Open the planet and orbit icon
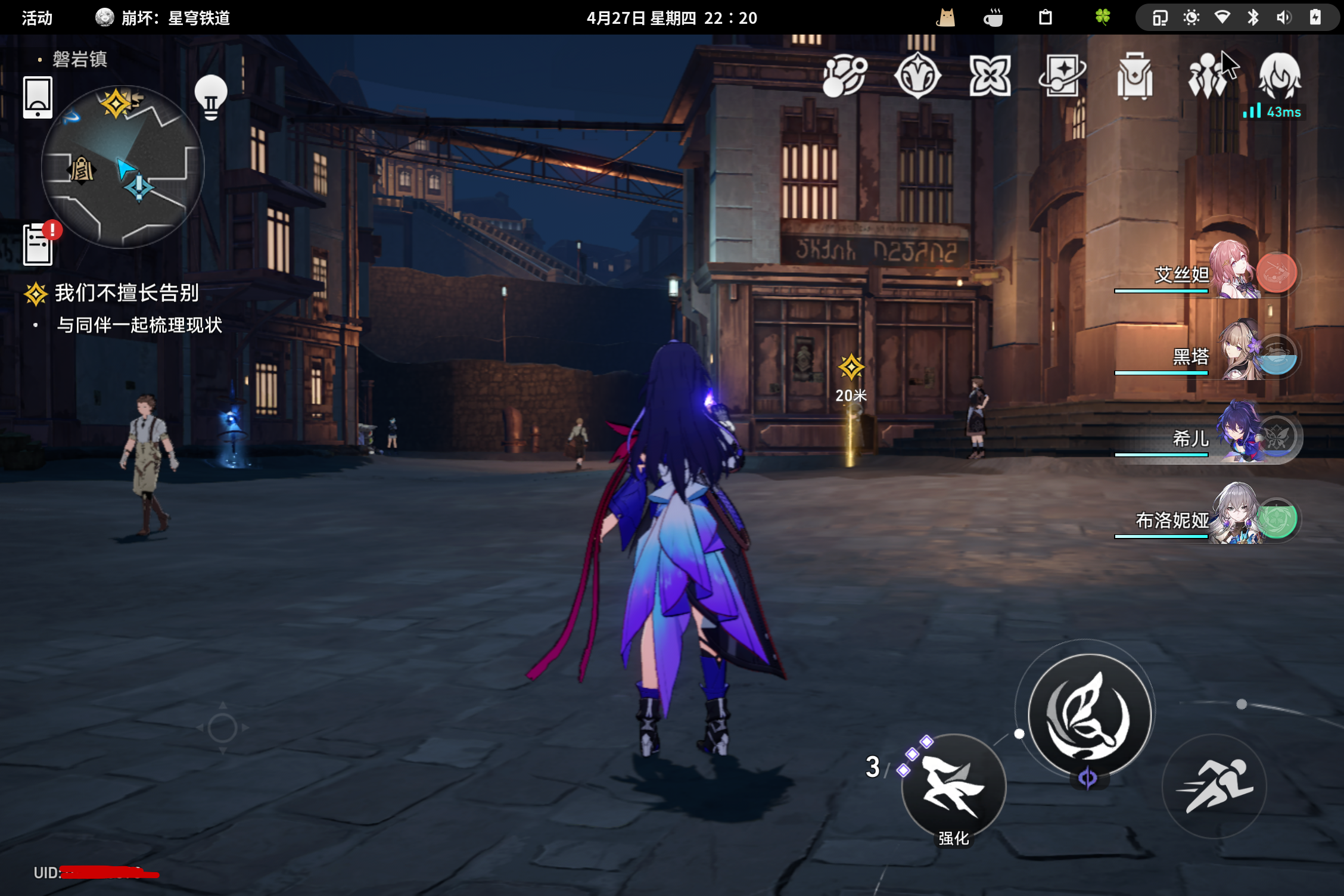1344x896 pixels. 844,76
